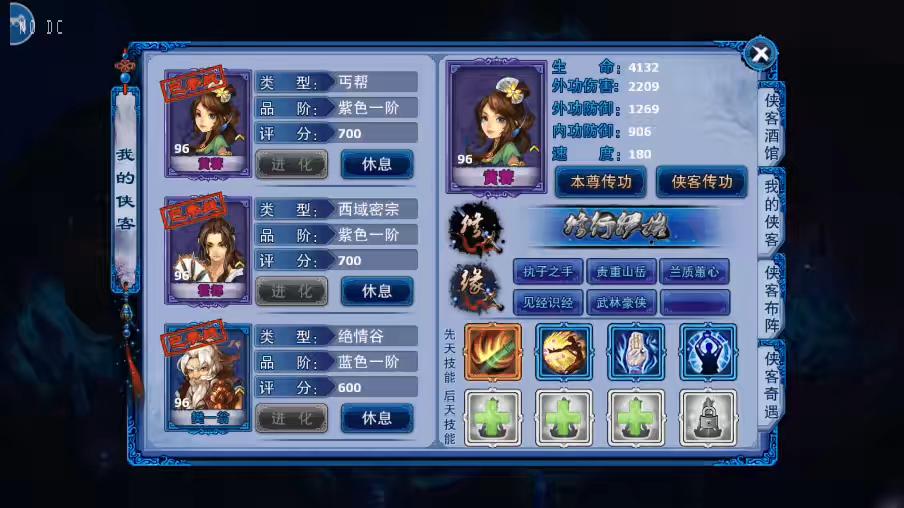904x508 pixels.
Task: Open the 执子之手 bond entry
Action: click(547, 271)
